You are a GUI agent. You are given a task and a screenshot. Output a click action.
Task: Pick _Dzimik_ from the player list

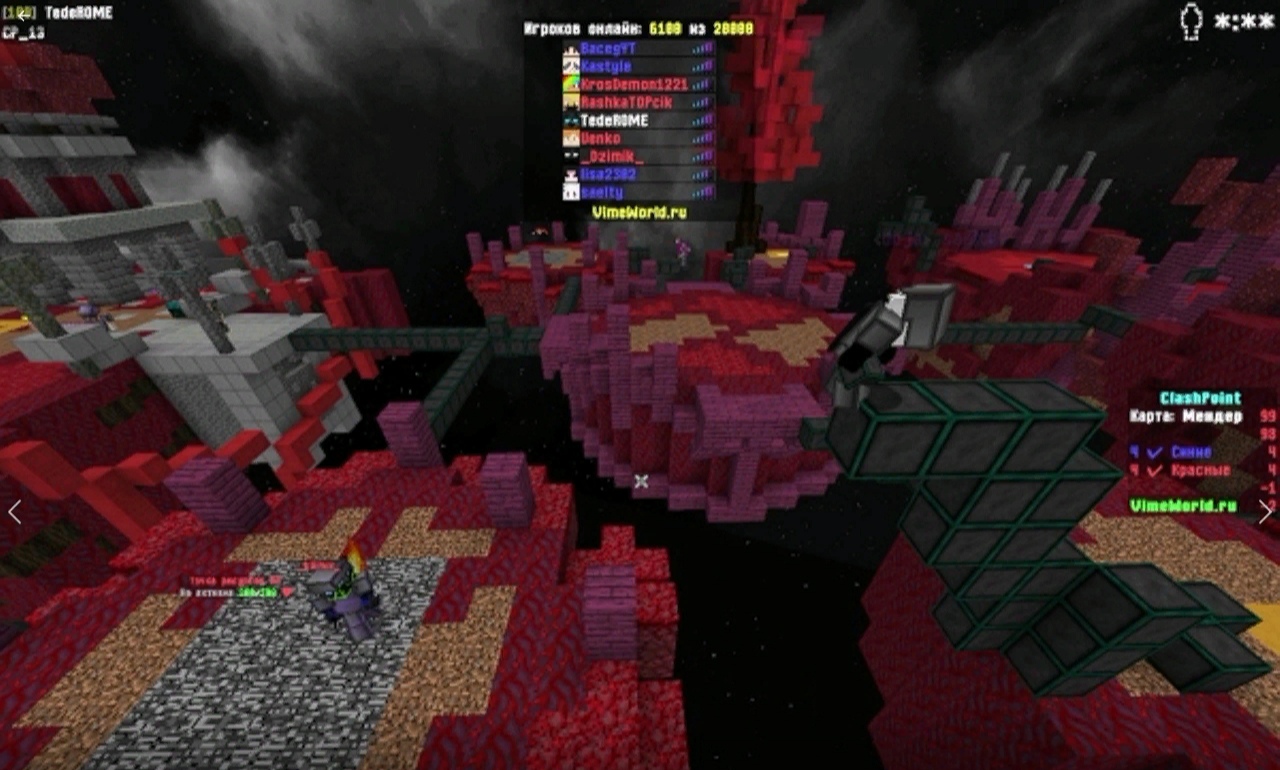[638, 156]
